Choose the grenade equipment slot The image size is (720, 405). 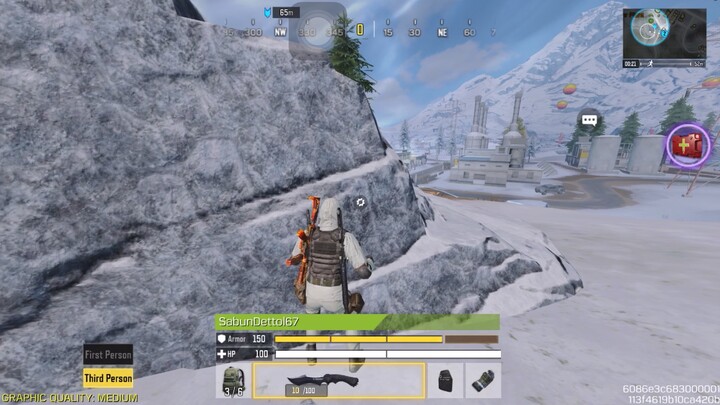(x=483, y=381)
